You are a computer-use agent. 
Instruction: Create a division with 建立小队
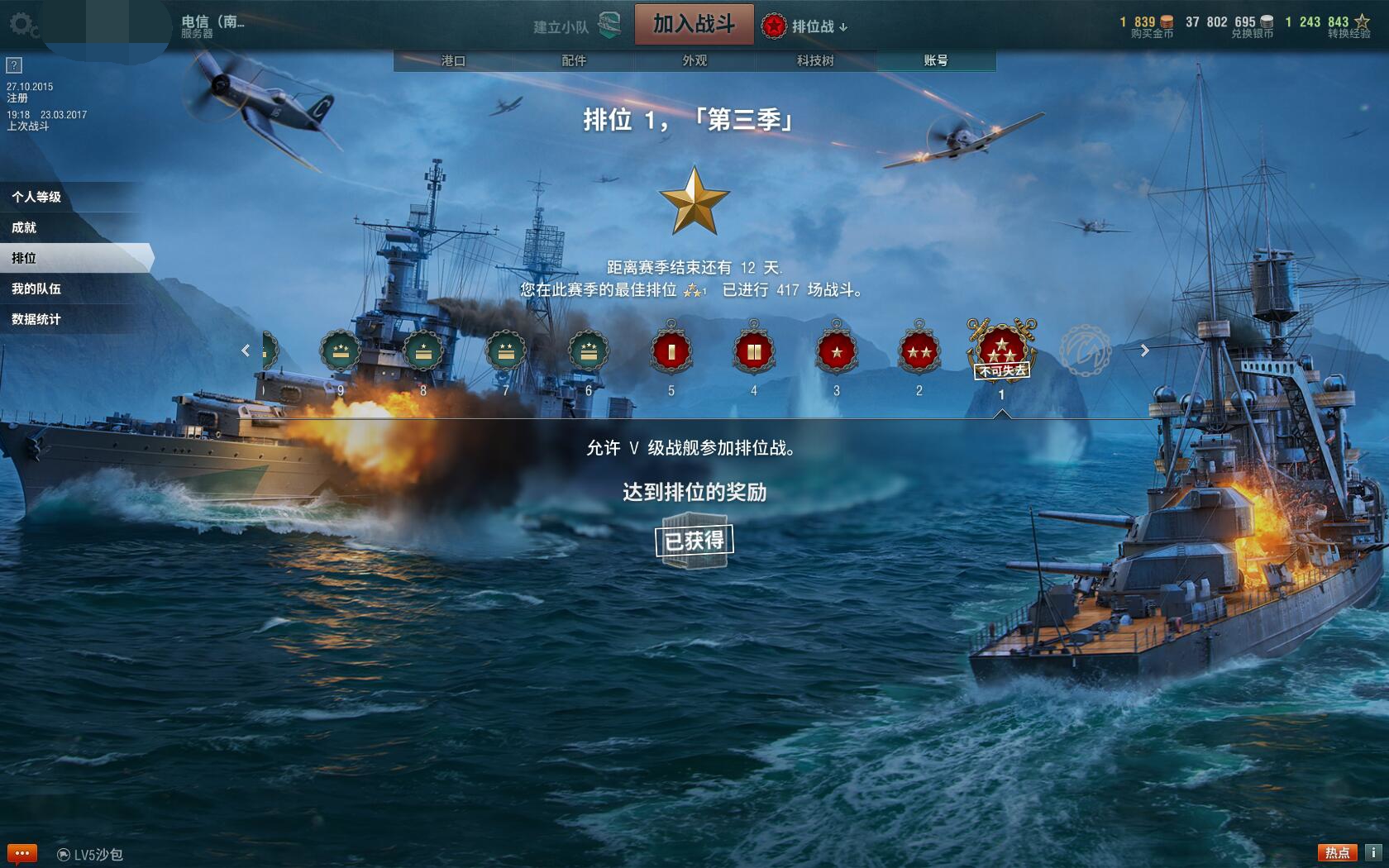576,26
